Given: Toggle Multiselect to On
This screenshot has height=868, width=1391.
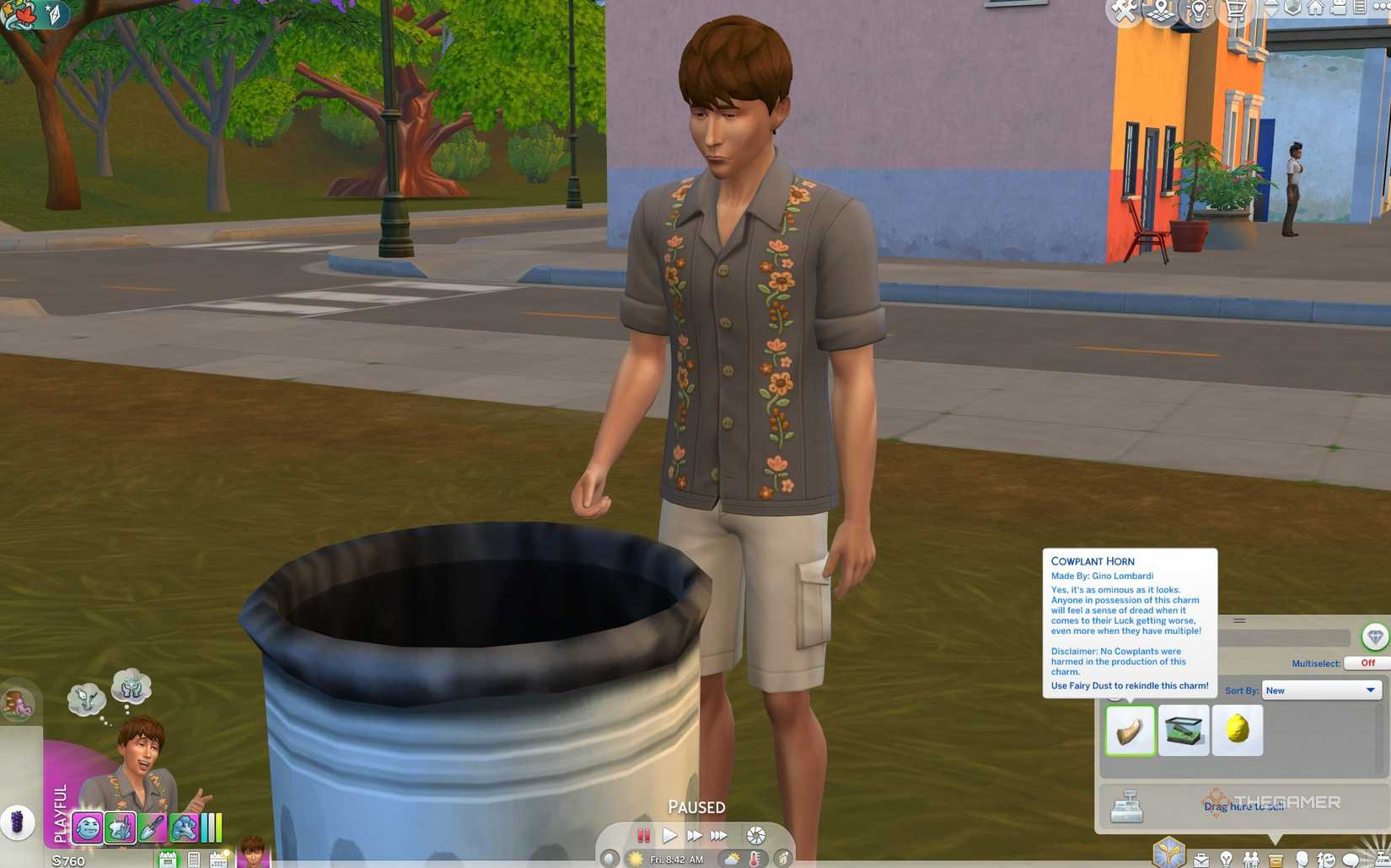Looking at the screenshot, I should 1366,663.
